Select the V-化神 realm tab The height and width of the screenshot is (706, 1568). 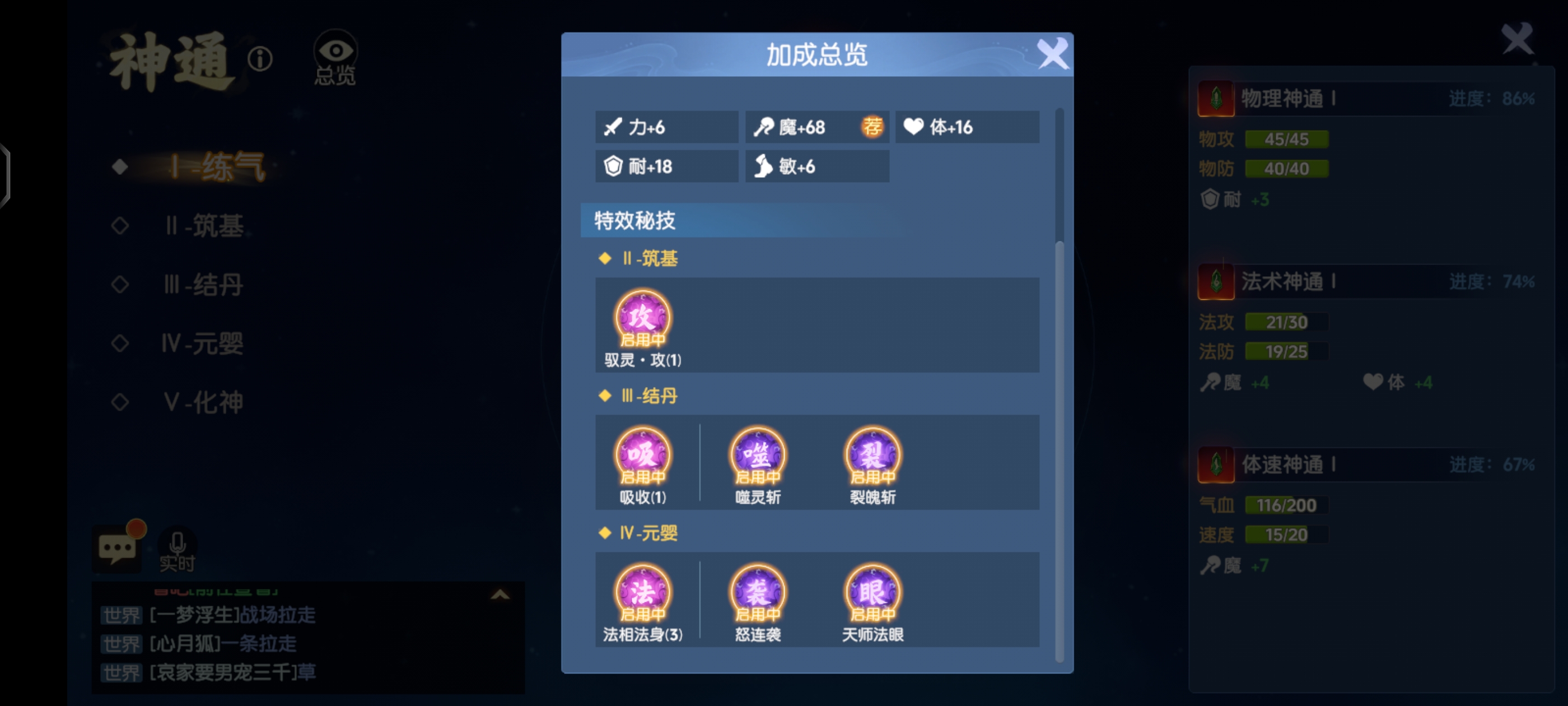(x=202, y=403)
